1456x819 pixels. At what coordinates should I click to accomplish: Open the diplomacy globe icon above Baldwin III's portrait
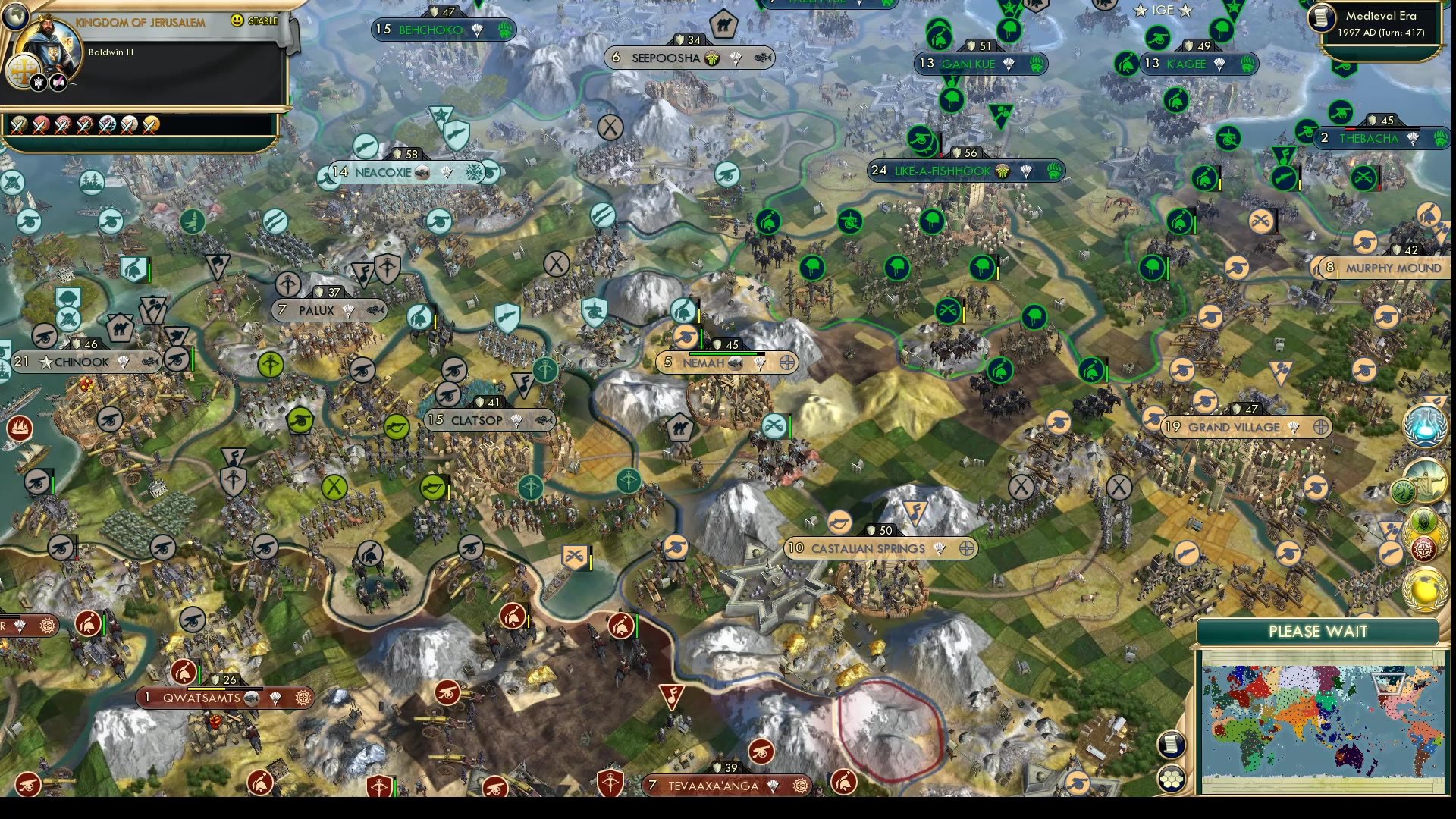coord(15,17)
